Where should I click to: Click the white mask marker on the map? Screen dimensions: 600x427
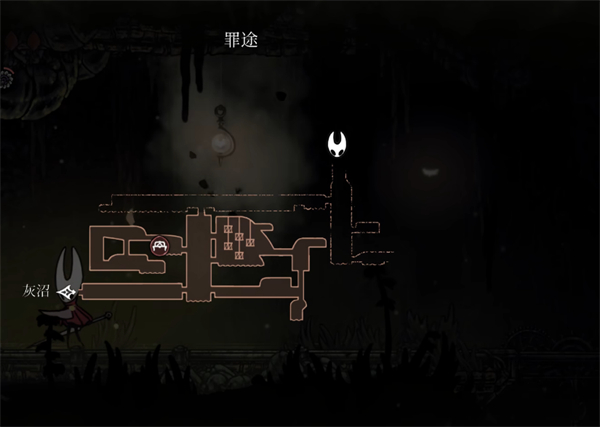340,145
